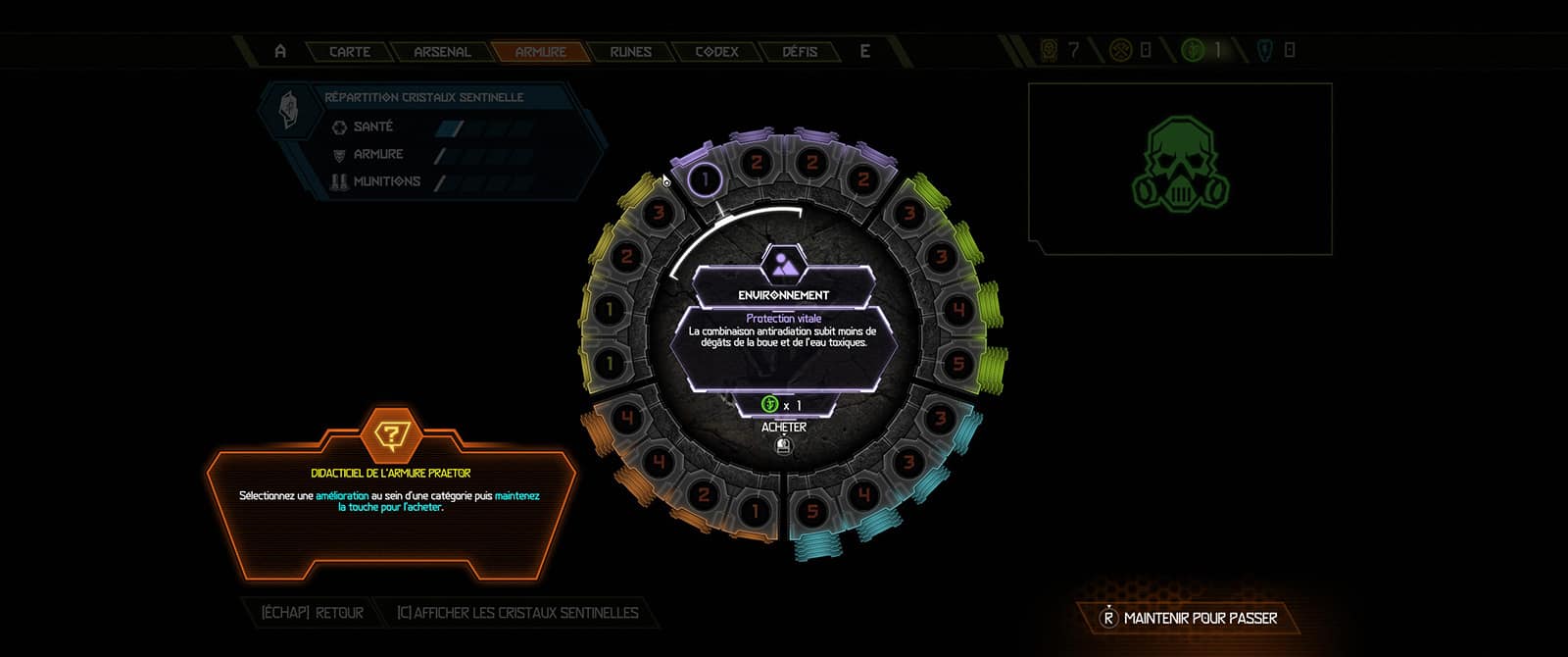Image resolution: width=1568 pixels, height=657 pixels.
Task: Select the Armure tab
Action: click(x=541, y=52)
